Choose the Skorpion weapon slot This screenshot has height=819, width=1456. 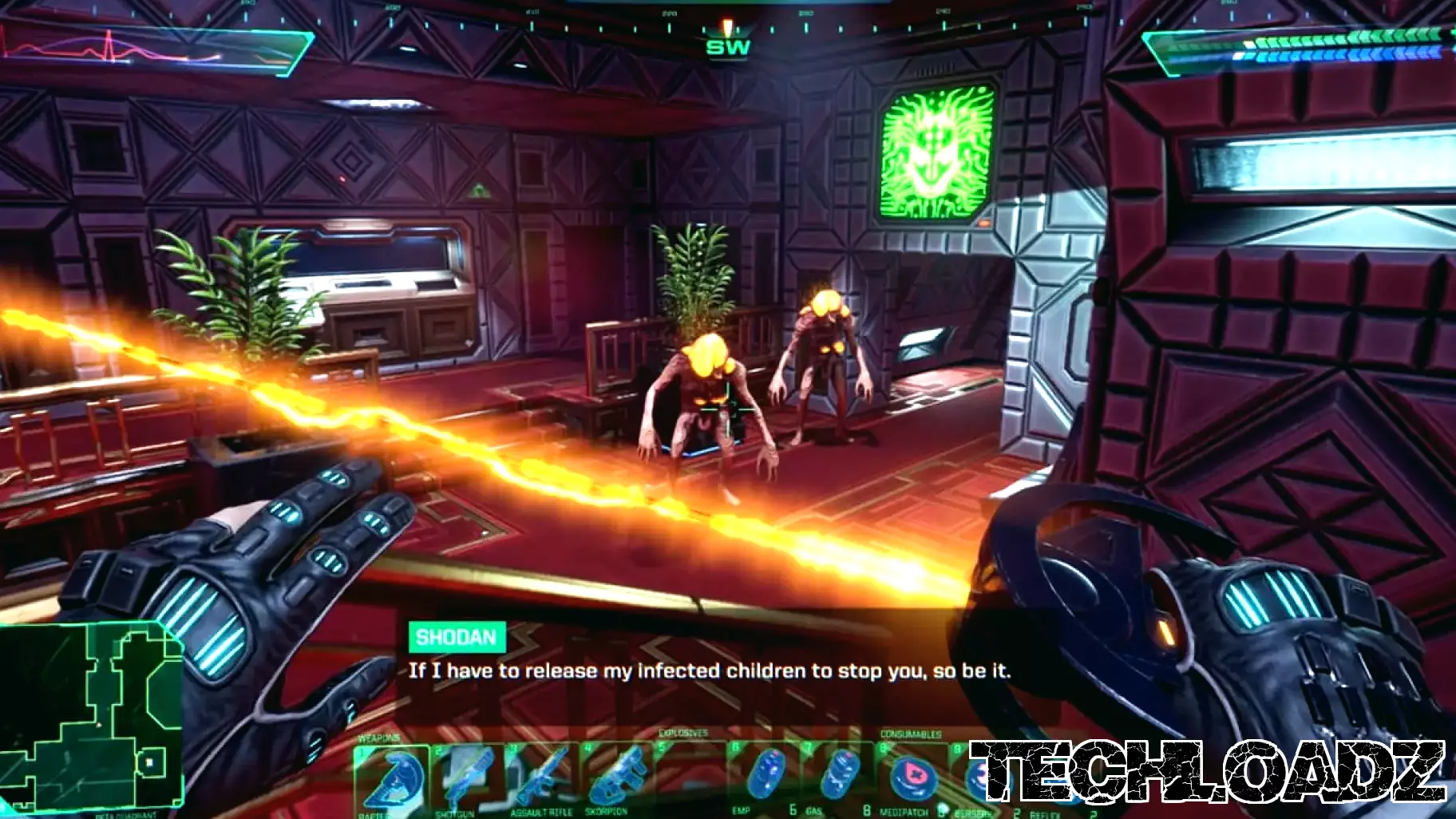617,776
